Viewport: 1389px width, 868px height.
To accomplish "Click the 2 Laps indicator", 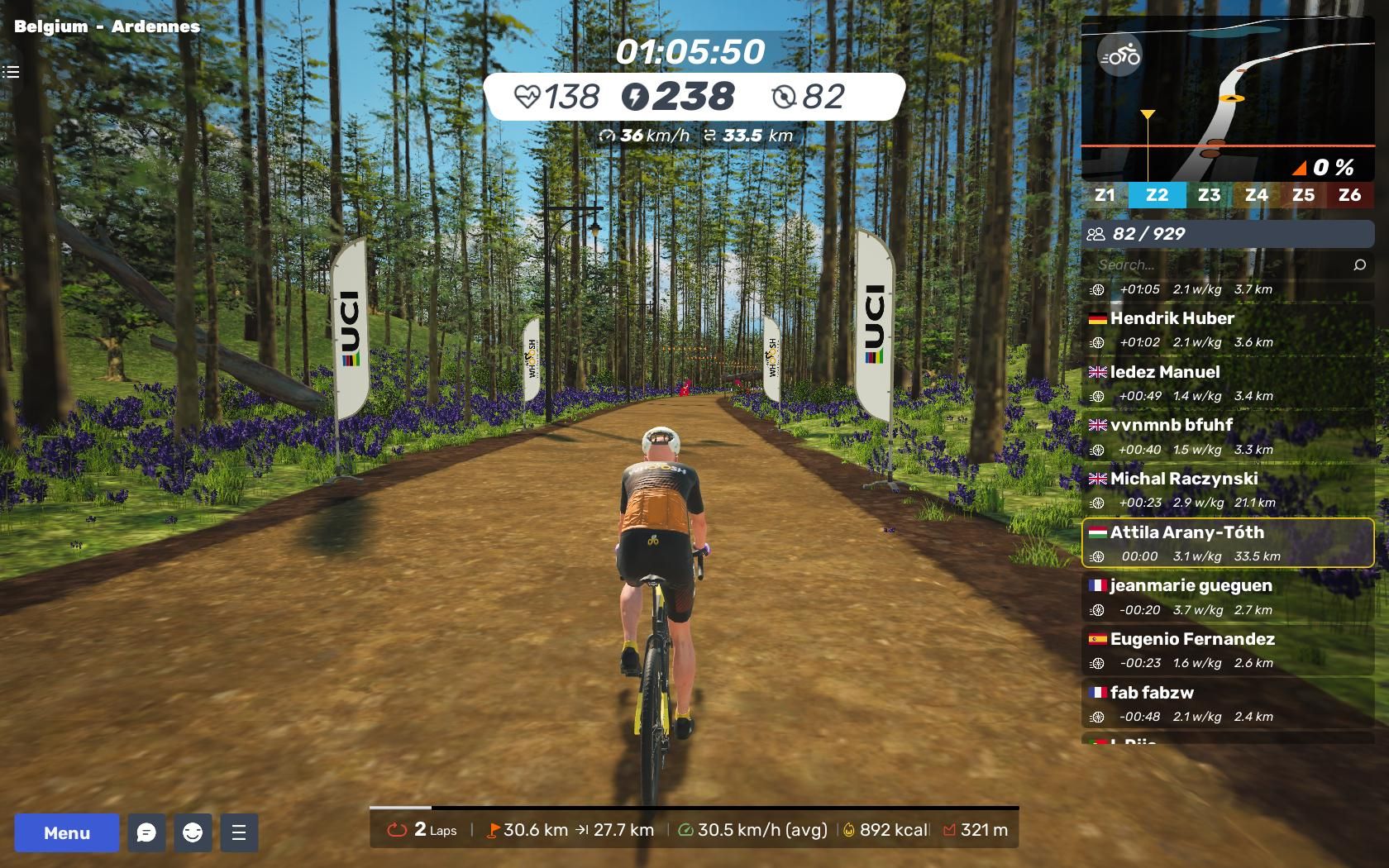I will click(x=422, y=829).
